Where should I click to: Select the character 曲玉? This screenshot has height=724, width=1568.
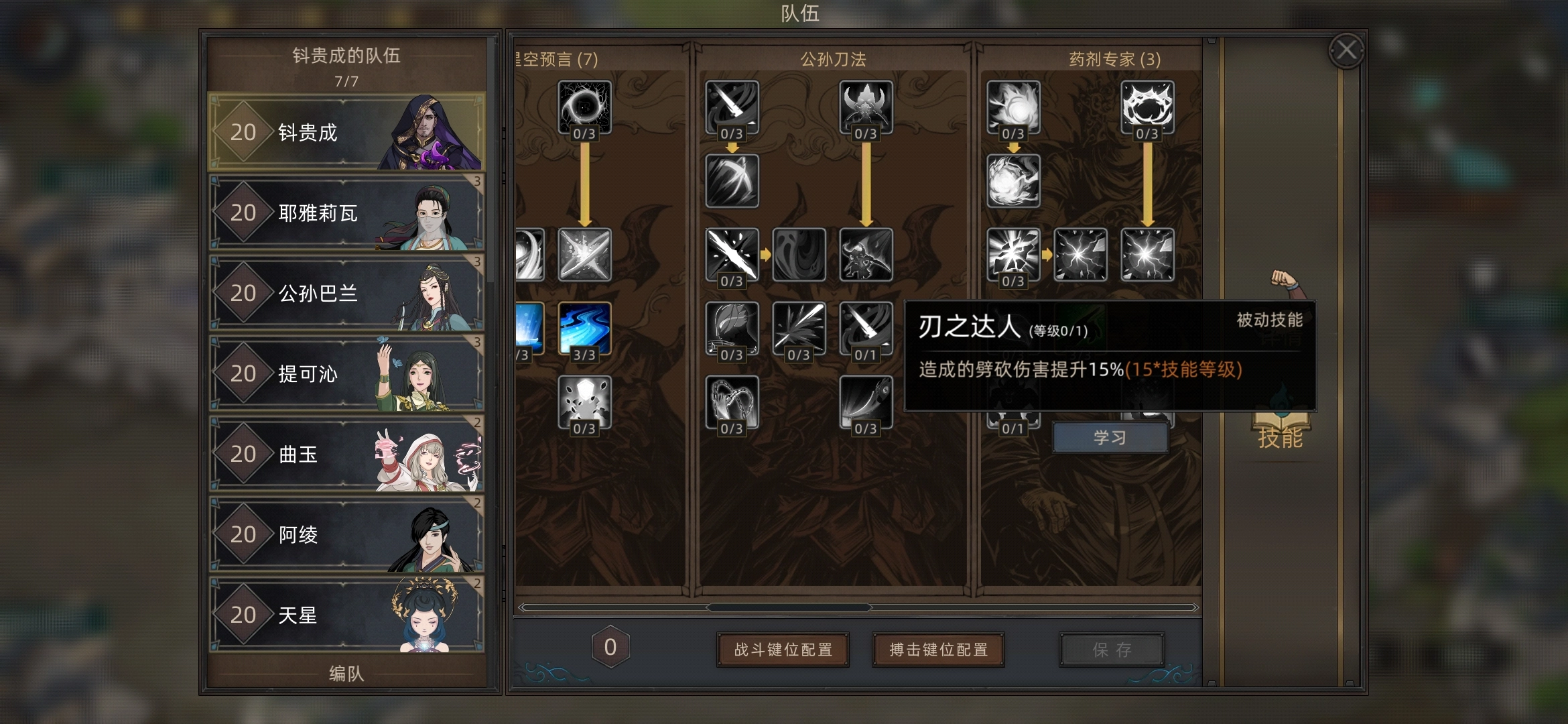pyautogui.click(x=346, y=454)
